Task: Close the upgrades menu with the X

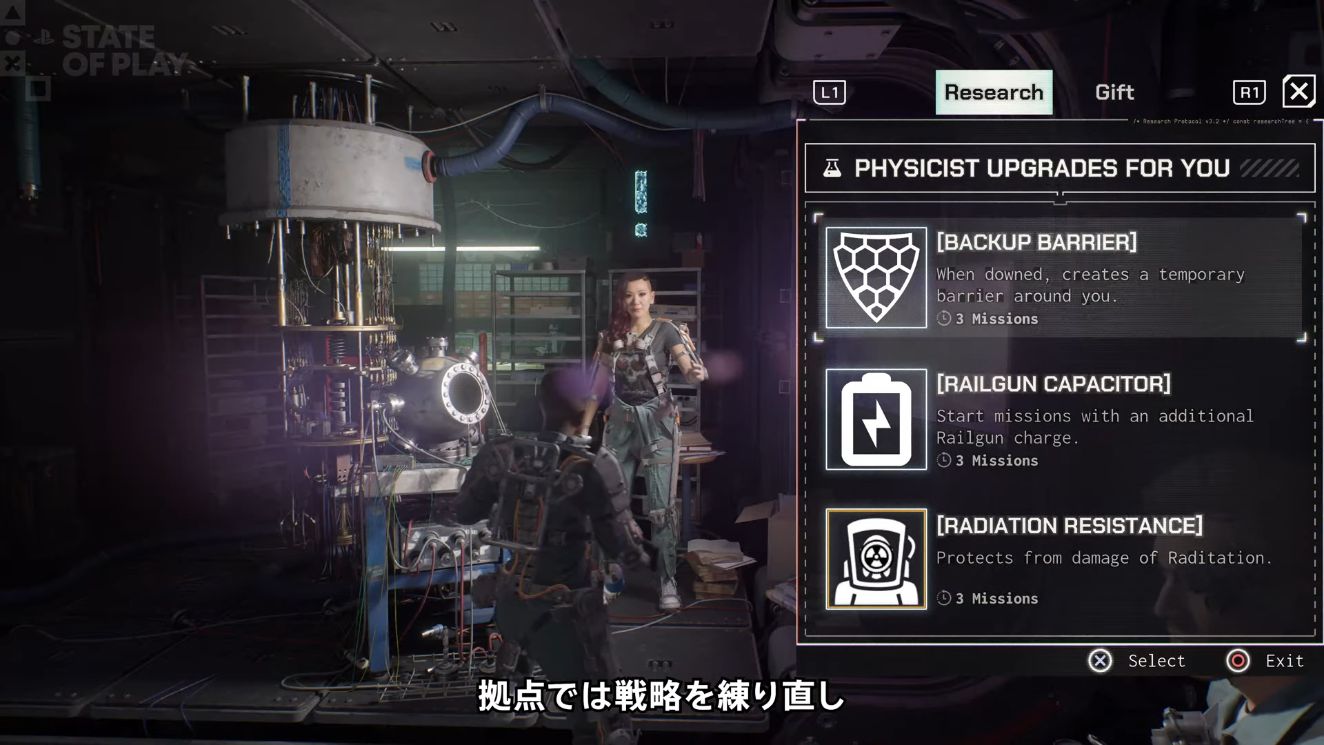Action: [x=1299, y=91]
